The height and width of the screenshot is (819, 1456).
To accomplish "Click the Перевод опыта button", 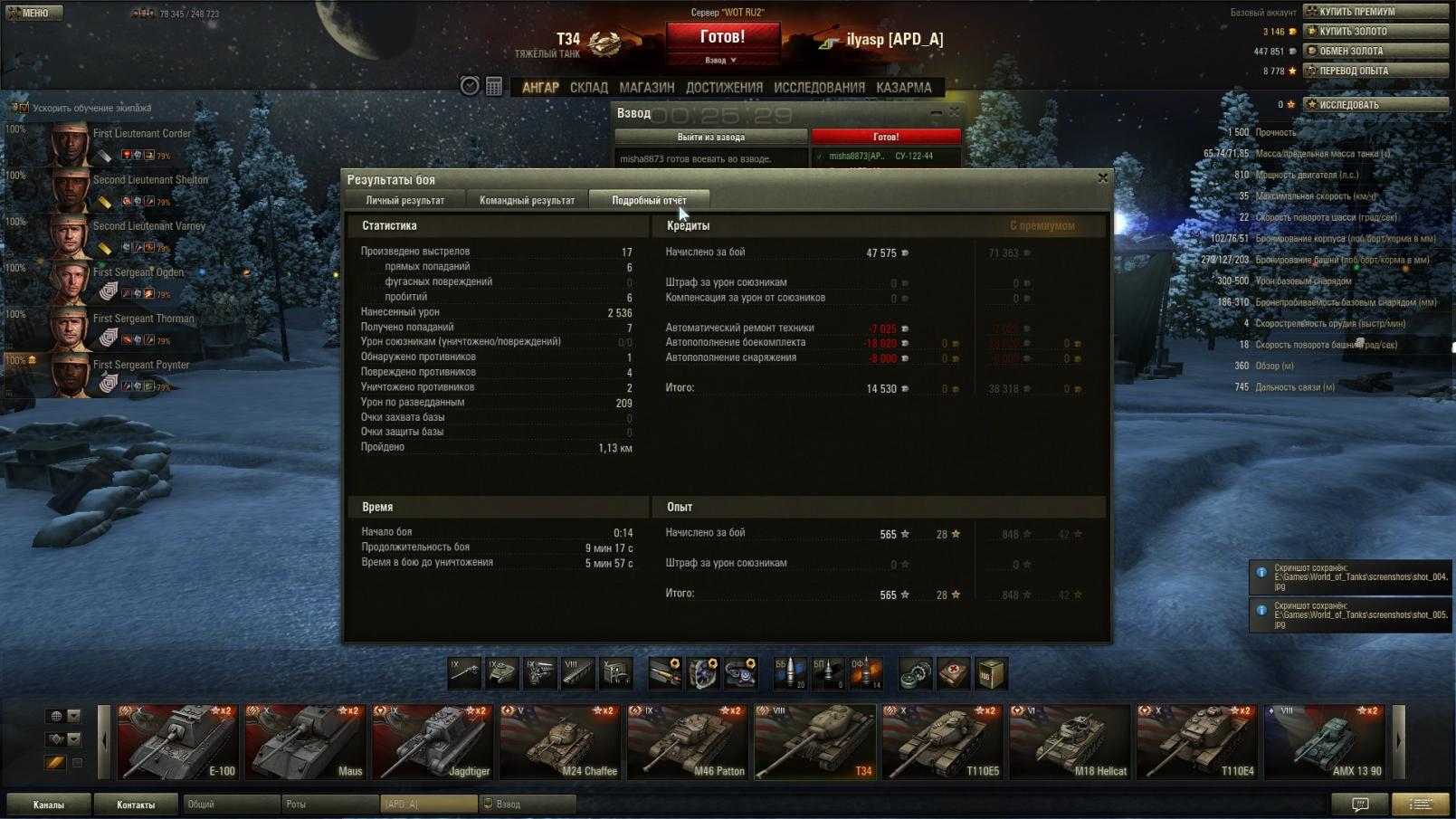I will (1375, 71).
